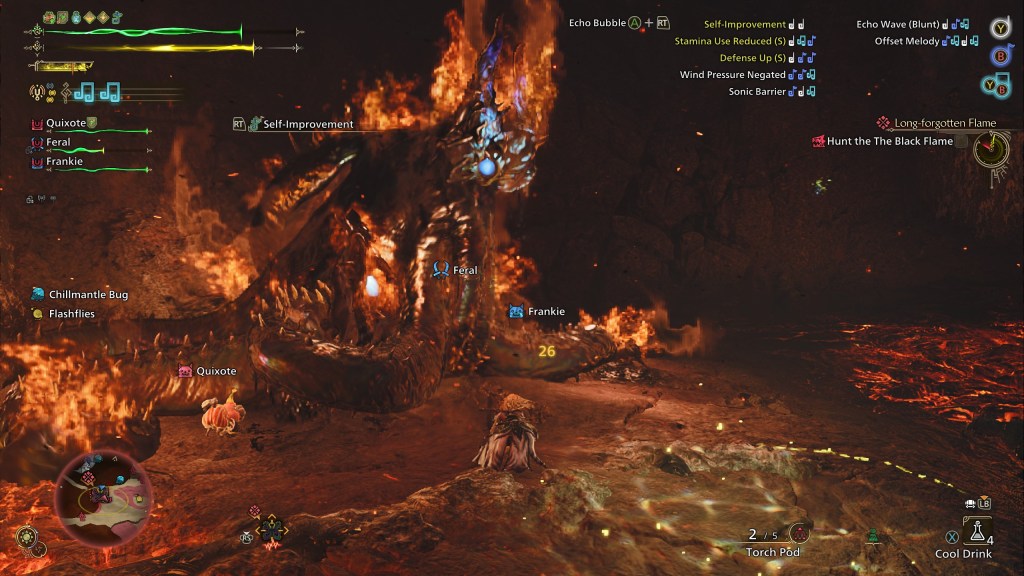Click the queued Self-Improvement melody beside the party list
Image resolution: width=1024 pixels, height=576 pixels.
point(308,124)
